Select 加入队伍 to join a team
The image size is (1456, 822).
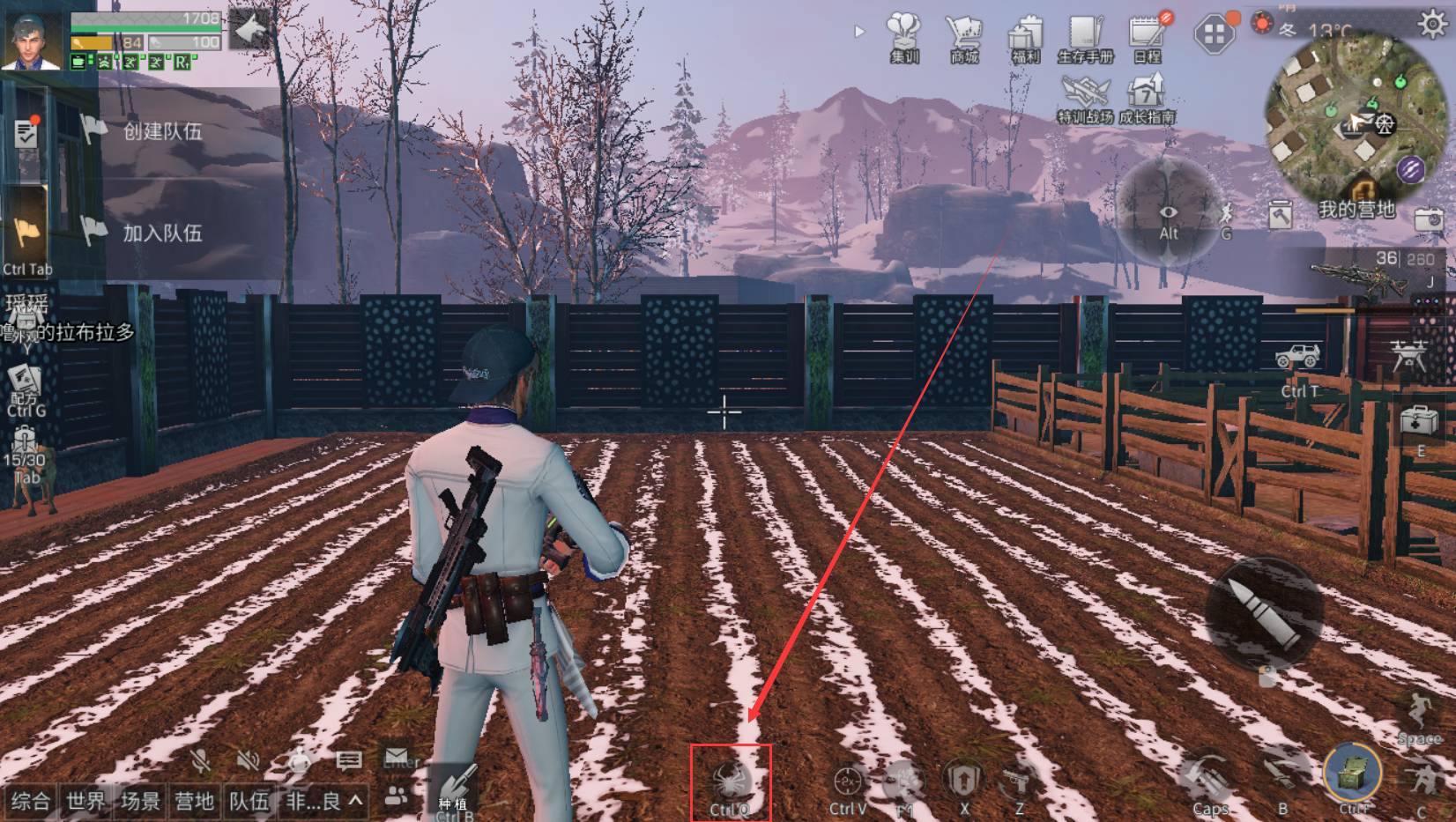click(162, 233)
